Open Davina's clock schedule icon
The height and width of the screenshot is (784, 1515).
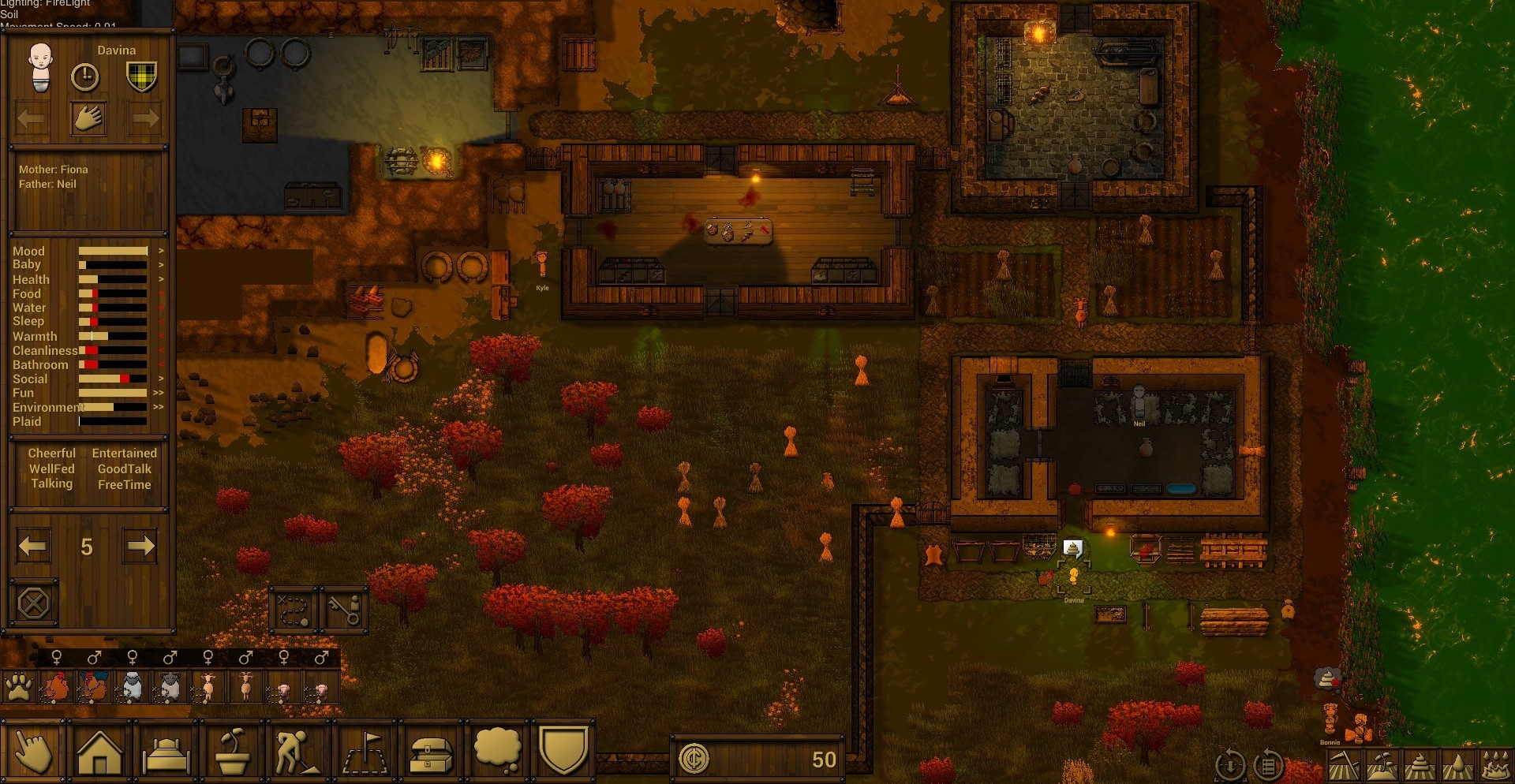[x=85, y=77]
